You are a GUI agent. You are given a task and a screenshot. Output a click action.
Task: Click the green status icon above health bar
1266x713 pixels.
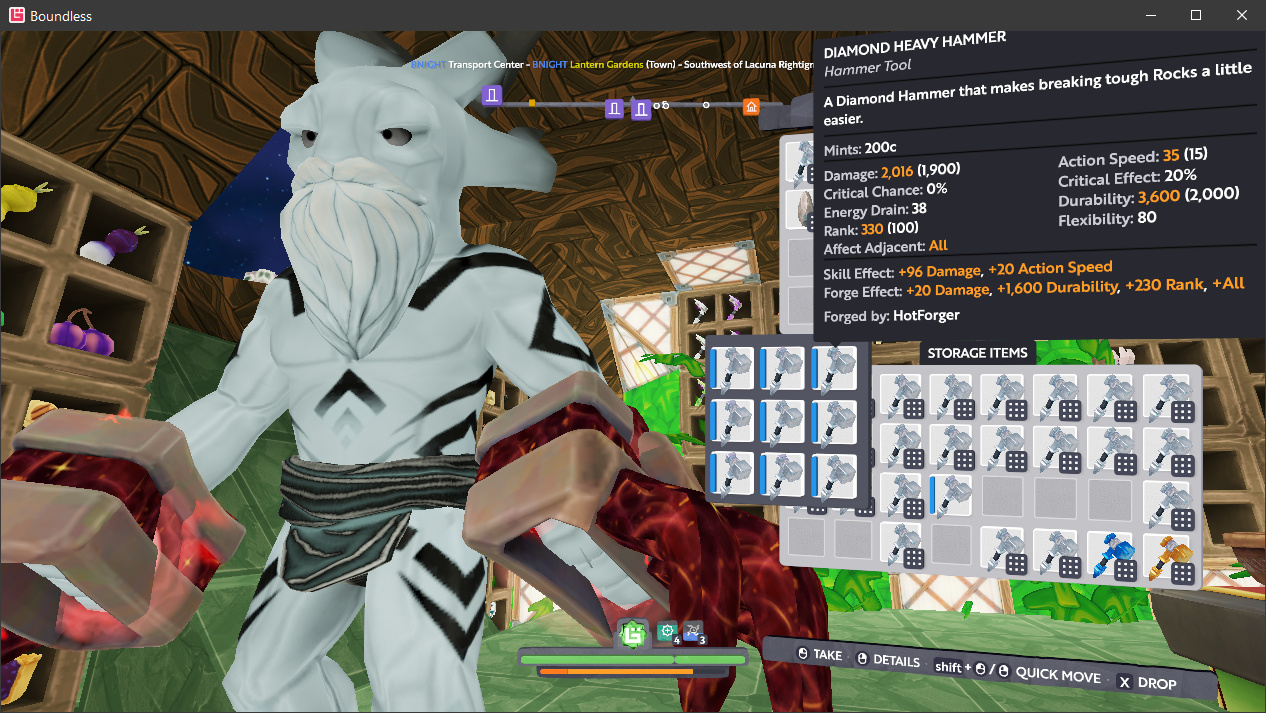[632, 633]
